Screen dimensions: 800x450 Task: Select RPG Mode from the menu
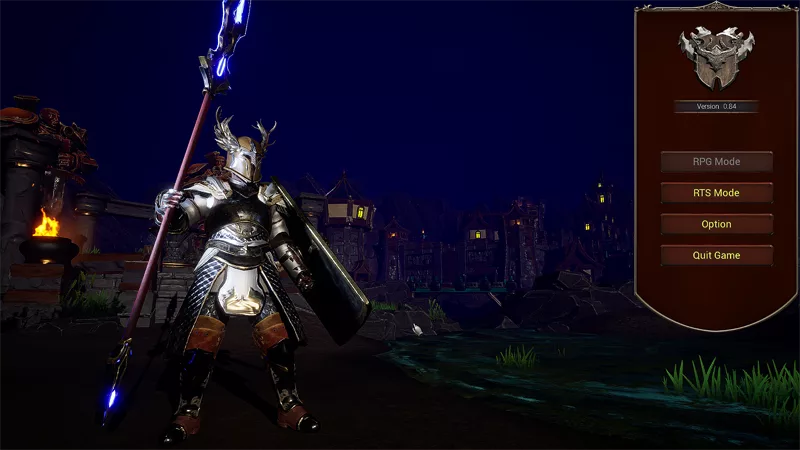click(x=716, y=162)
